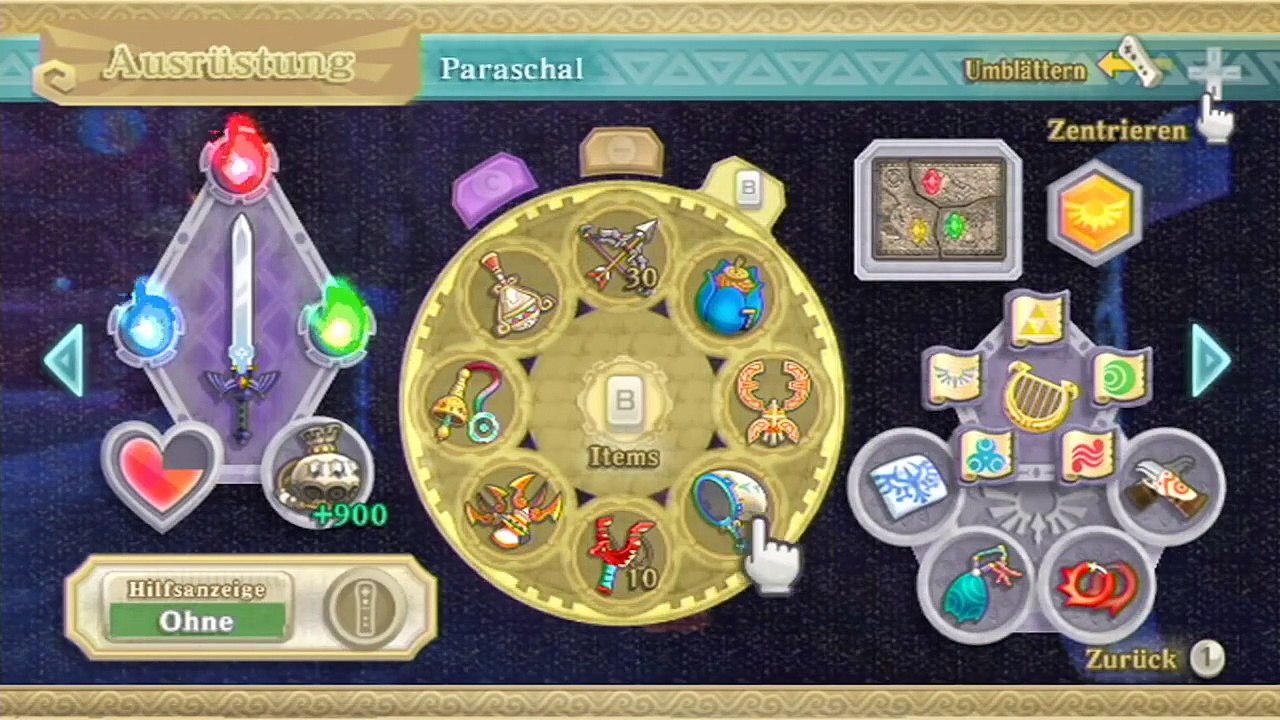Page right with the teal arrow
Viewport: 1280px width, 720px height.
pos(1211,358)
